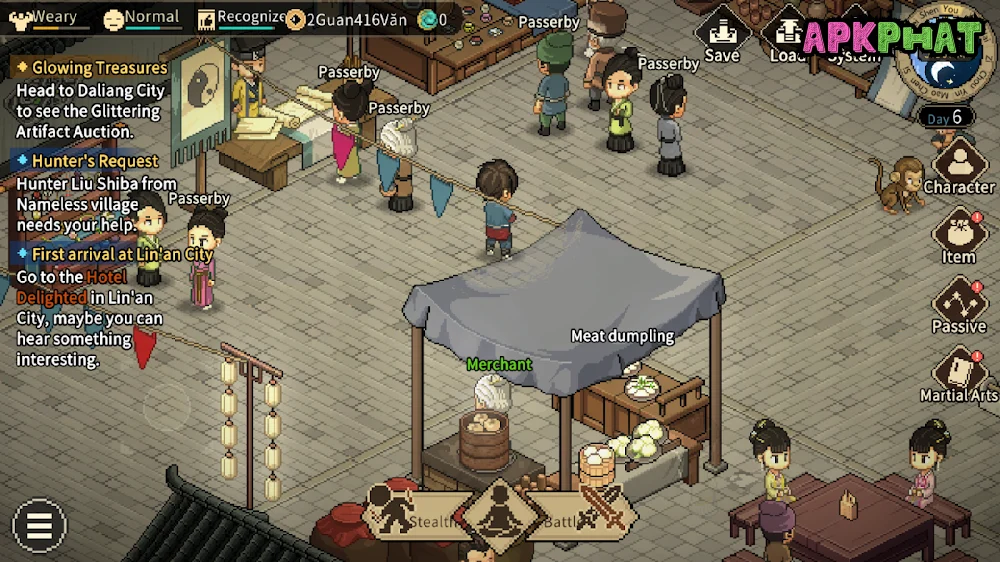Open the Character sheet

click(958, 165)
